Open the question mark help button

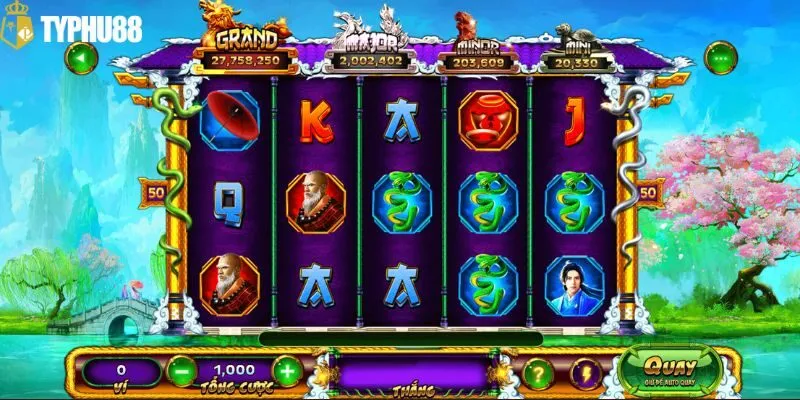[538, 373]
